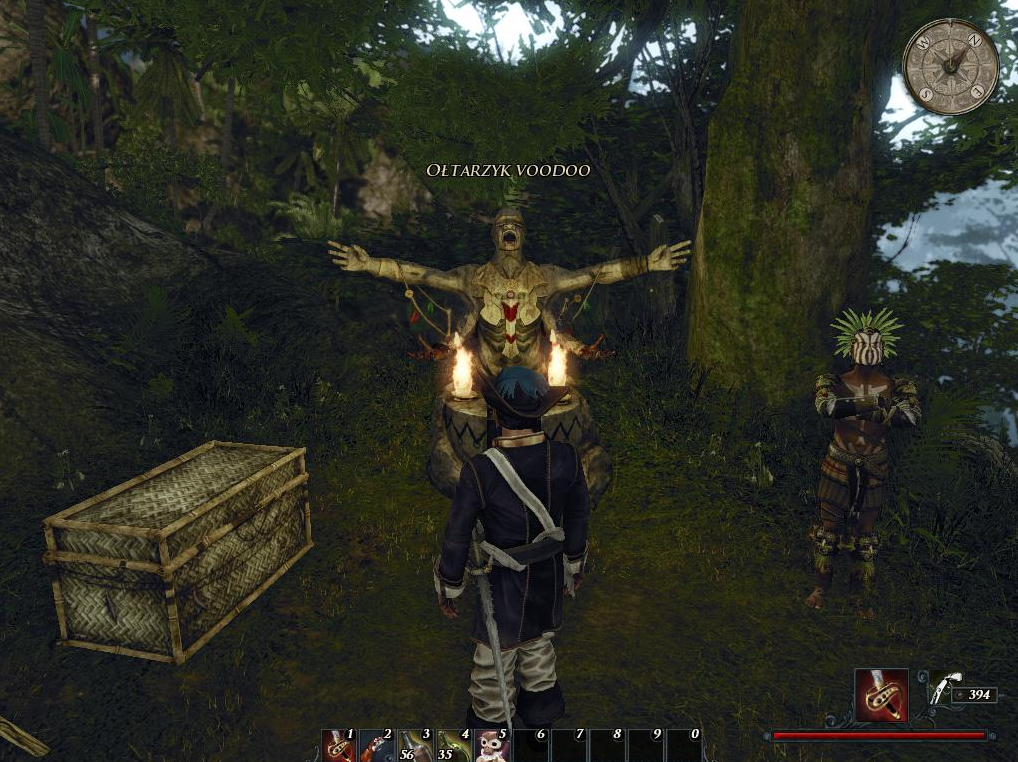
Task: Click the compass in the corner
Action: [x=950, y=67]
